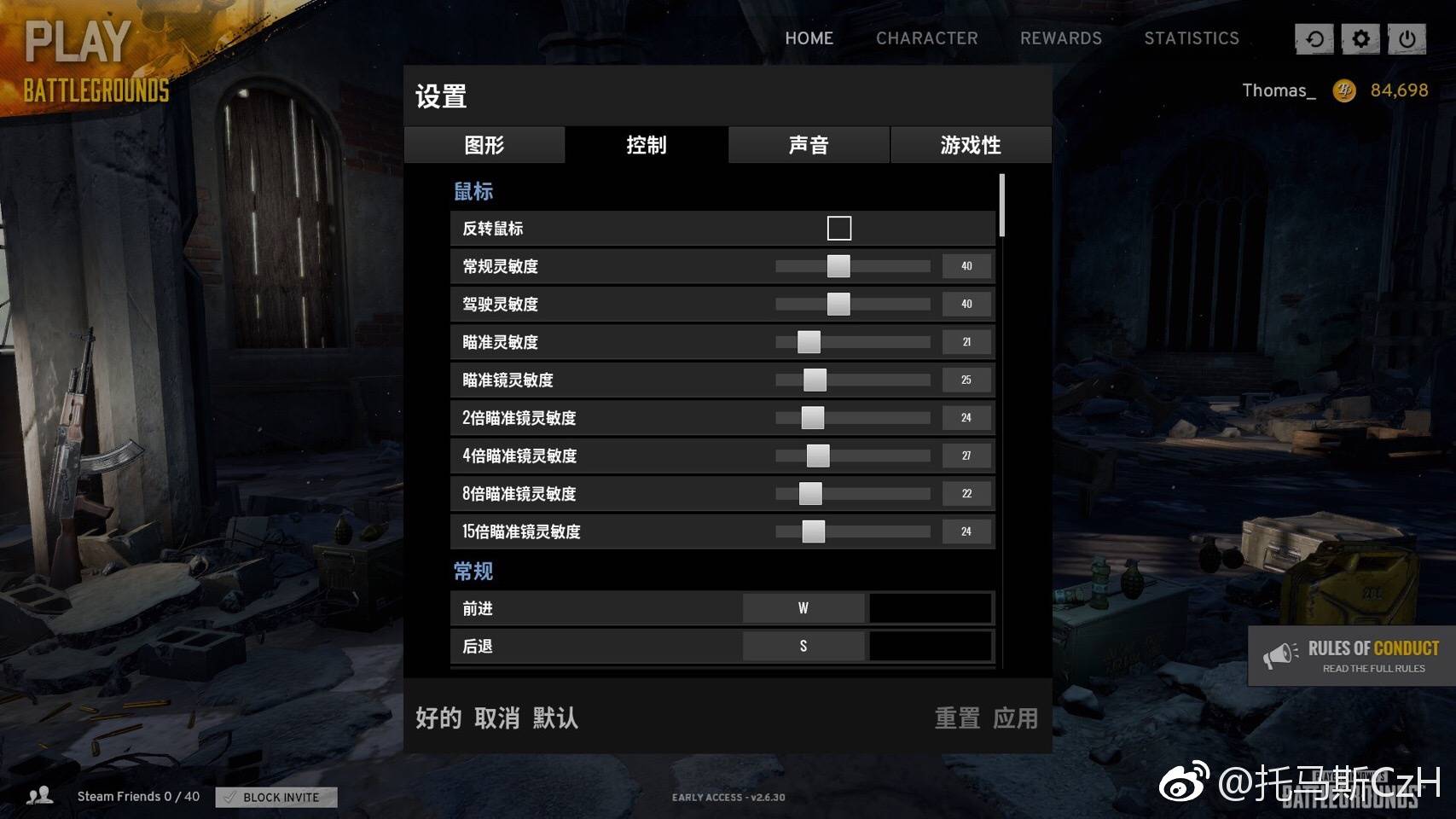The height and width of the screenshot is (819, 1456).
Task: Apply settings via the 应用 button
Action: [1018, 719]
